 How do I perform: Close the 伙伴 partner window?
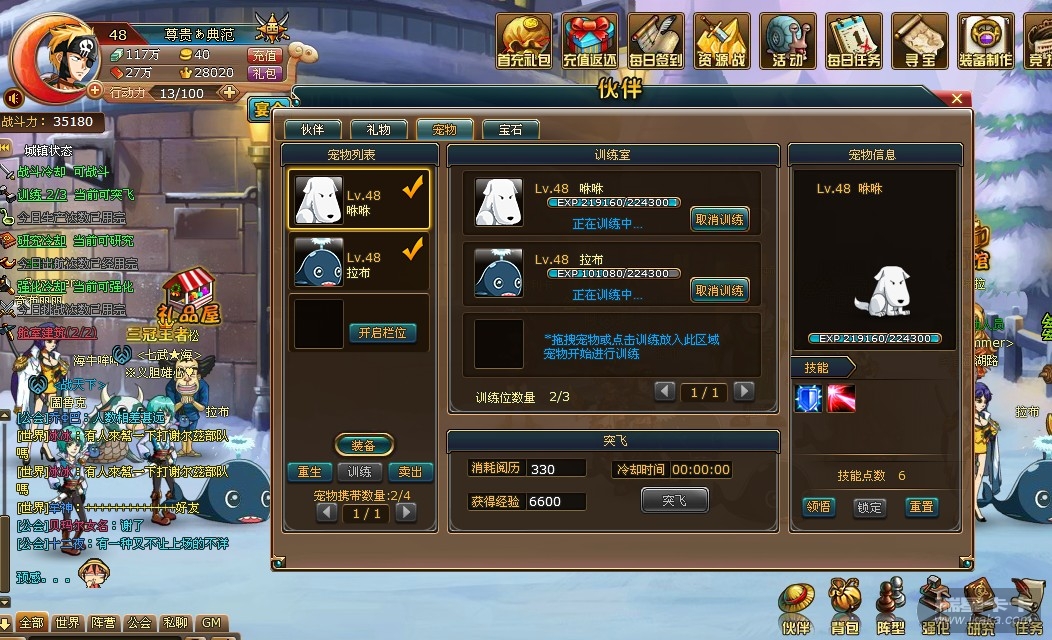tap(957, 99)
